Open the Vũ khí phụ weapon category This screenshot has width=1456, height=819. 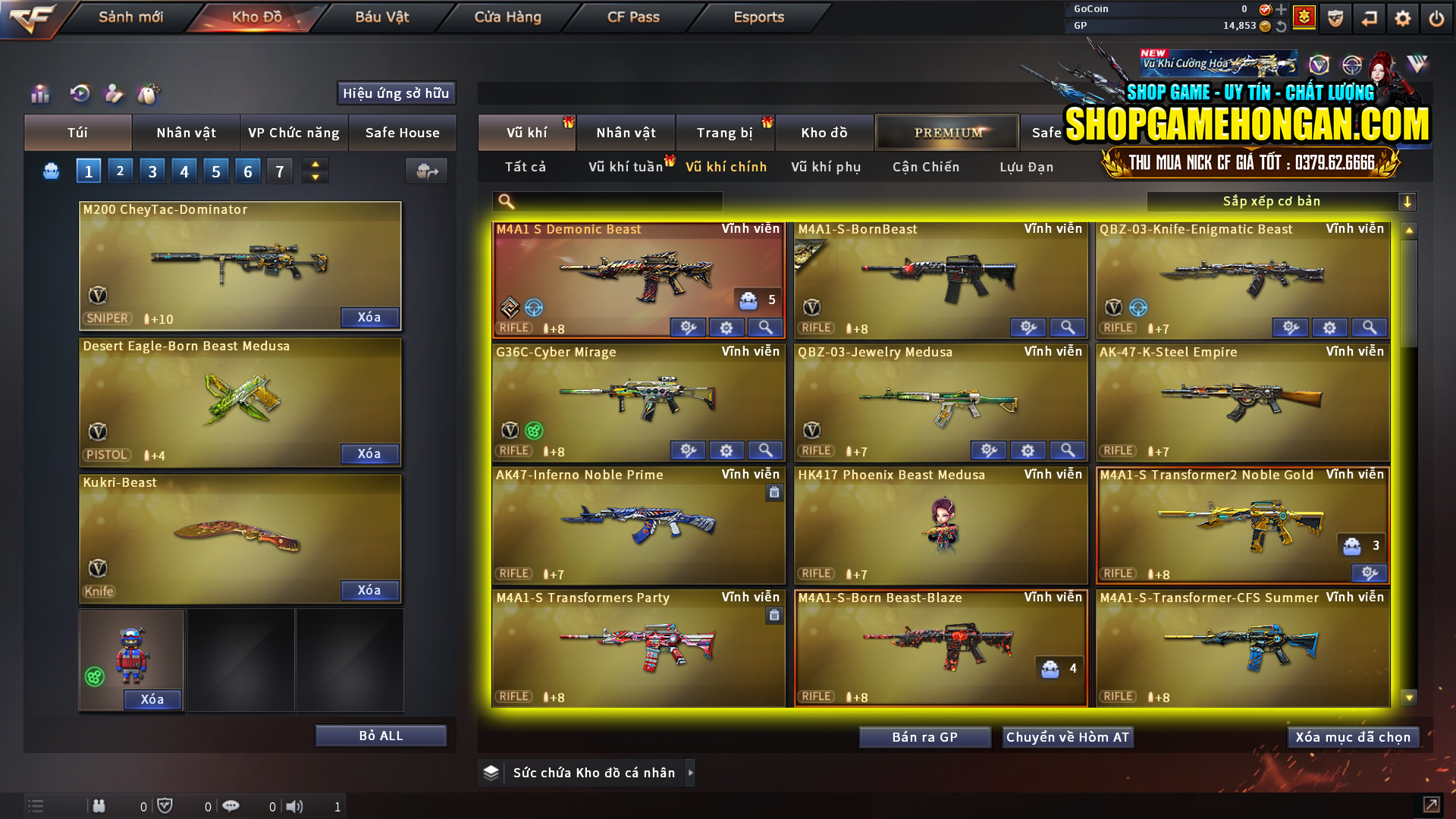click(x=827, y=167)
